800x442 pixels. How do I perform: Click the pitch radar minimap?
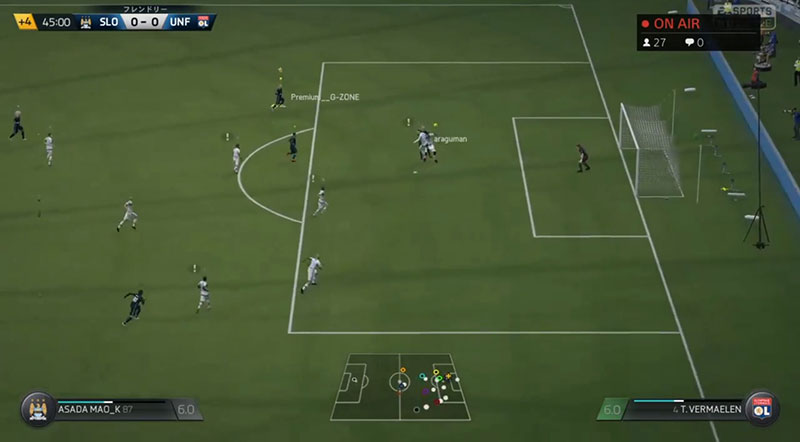pos(400,385)
